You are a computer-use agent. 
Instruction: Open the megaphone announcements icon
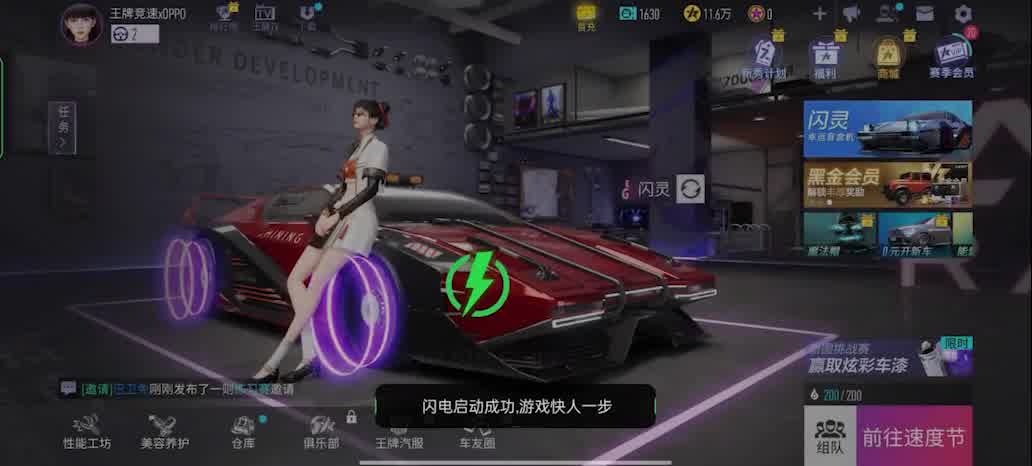(851, 13)
